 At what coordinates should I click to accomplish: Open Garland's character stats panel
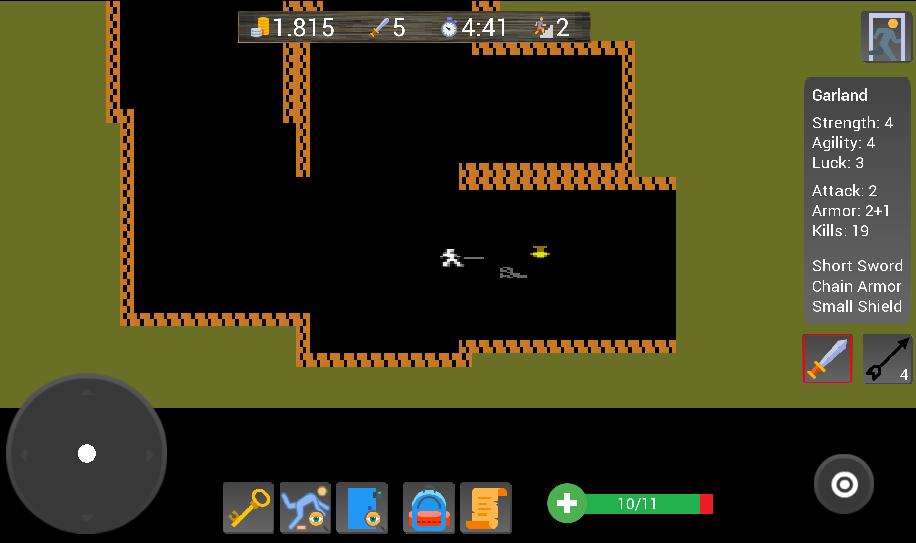857,200
